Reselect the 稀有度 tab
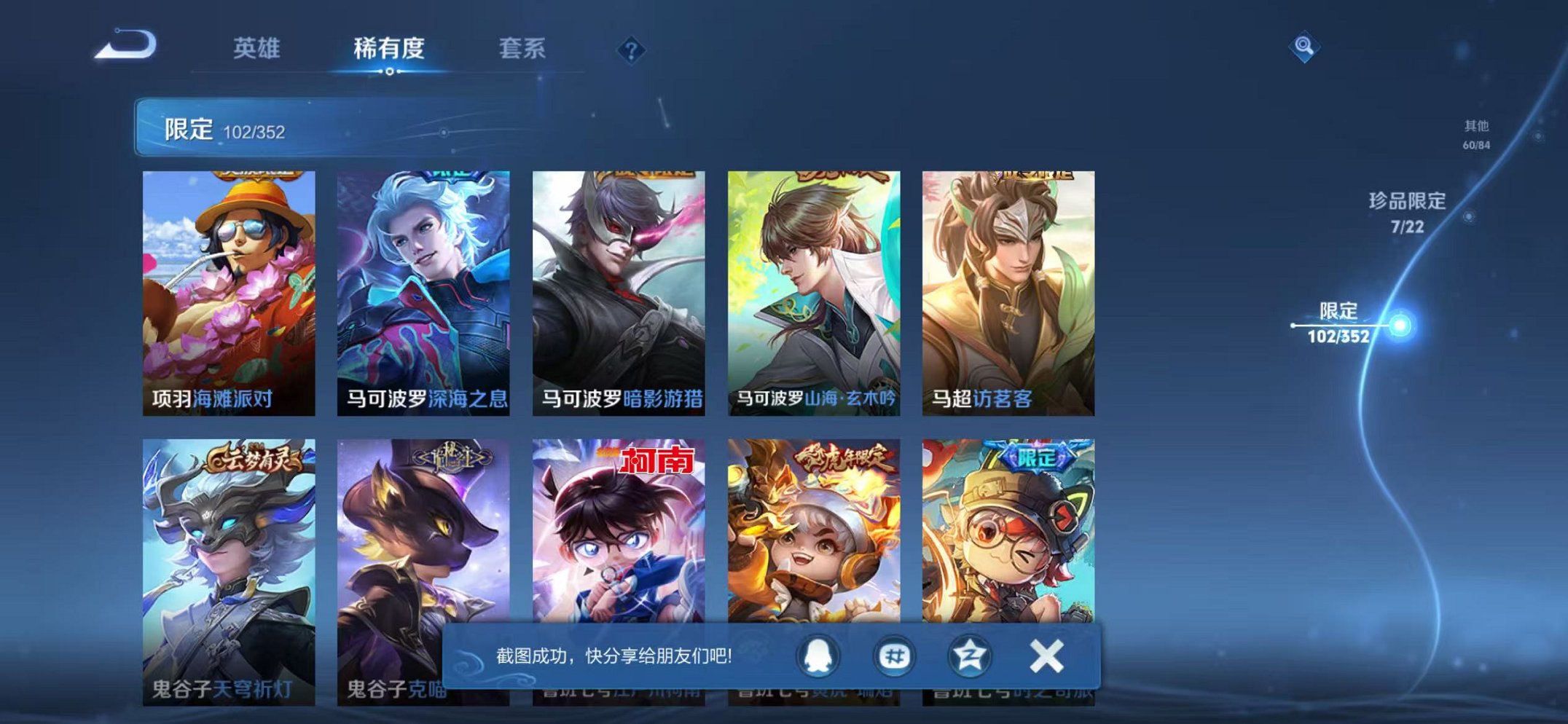This screenshot has width=1568, height=724. pos(388,50)
